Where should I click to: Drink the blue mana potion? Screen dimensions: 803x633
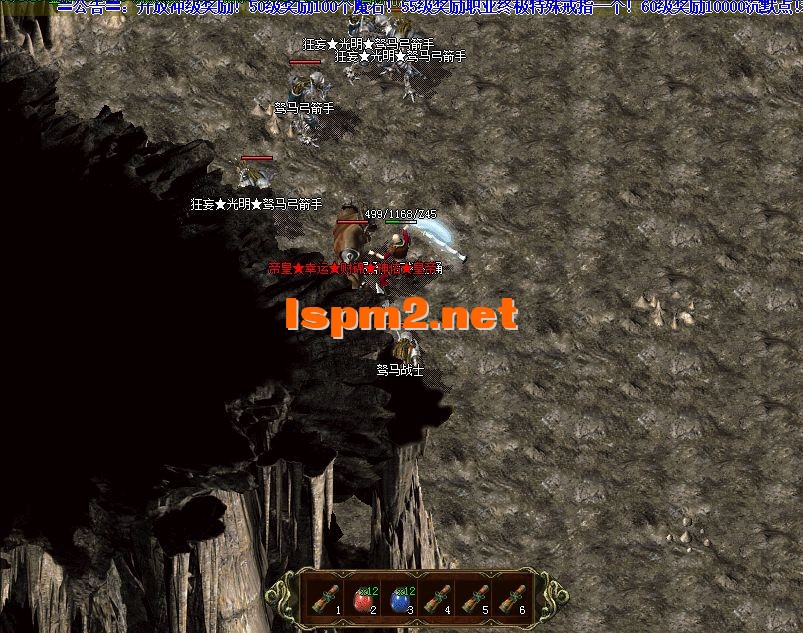[x=400, y=600]
